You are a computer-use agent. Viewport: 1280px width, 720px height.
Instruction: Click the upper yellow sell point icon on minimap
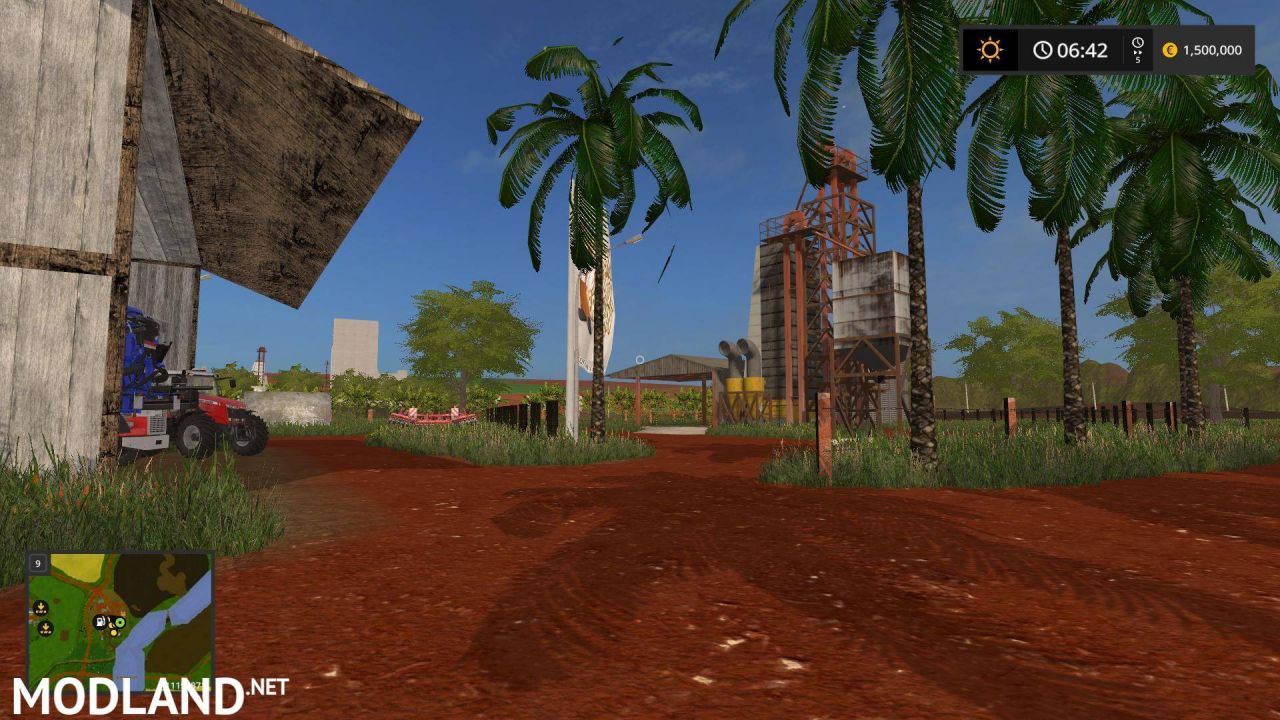coord(41,606)
